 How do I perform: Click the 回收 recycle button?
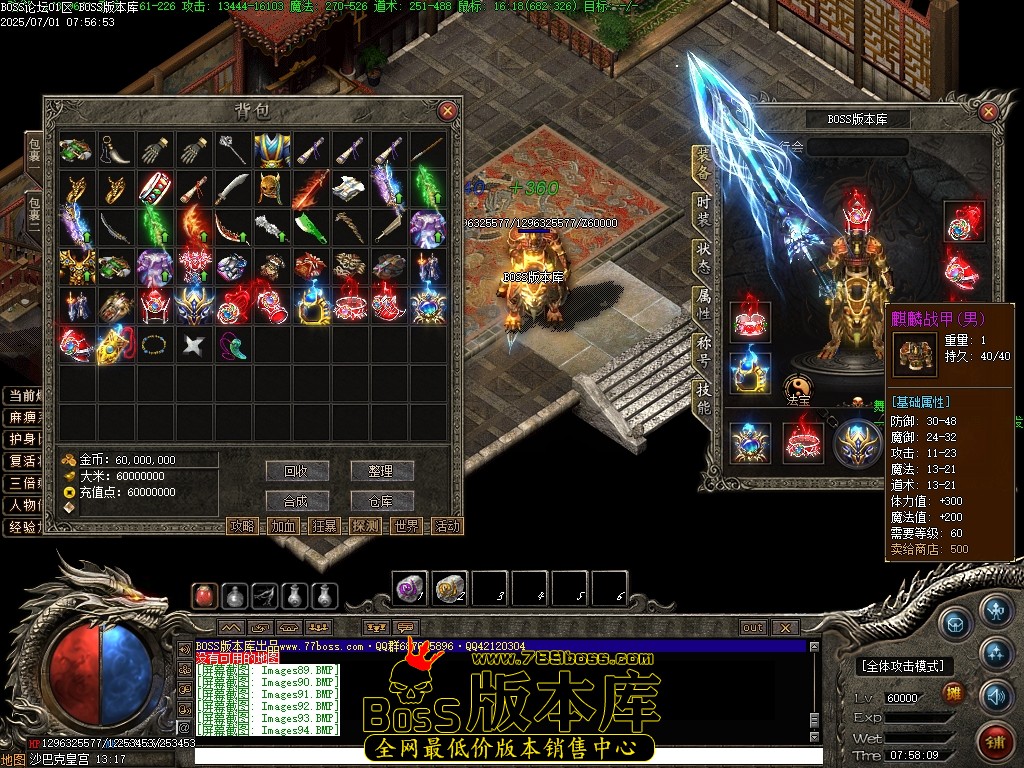[x=297, y=471]
